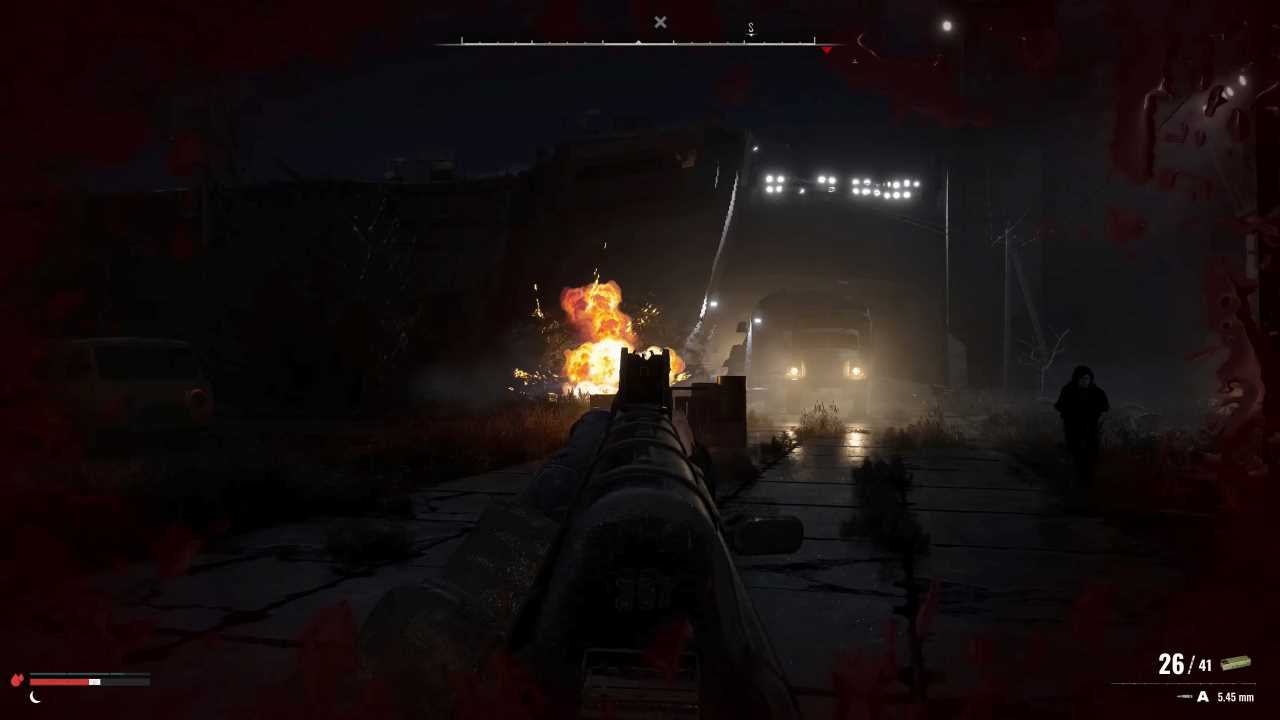Toggle the A automatic fire mode indicator

pos(1203,697)
